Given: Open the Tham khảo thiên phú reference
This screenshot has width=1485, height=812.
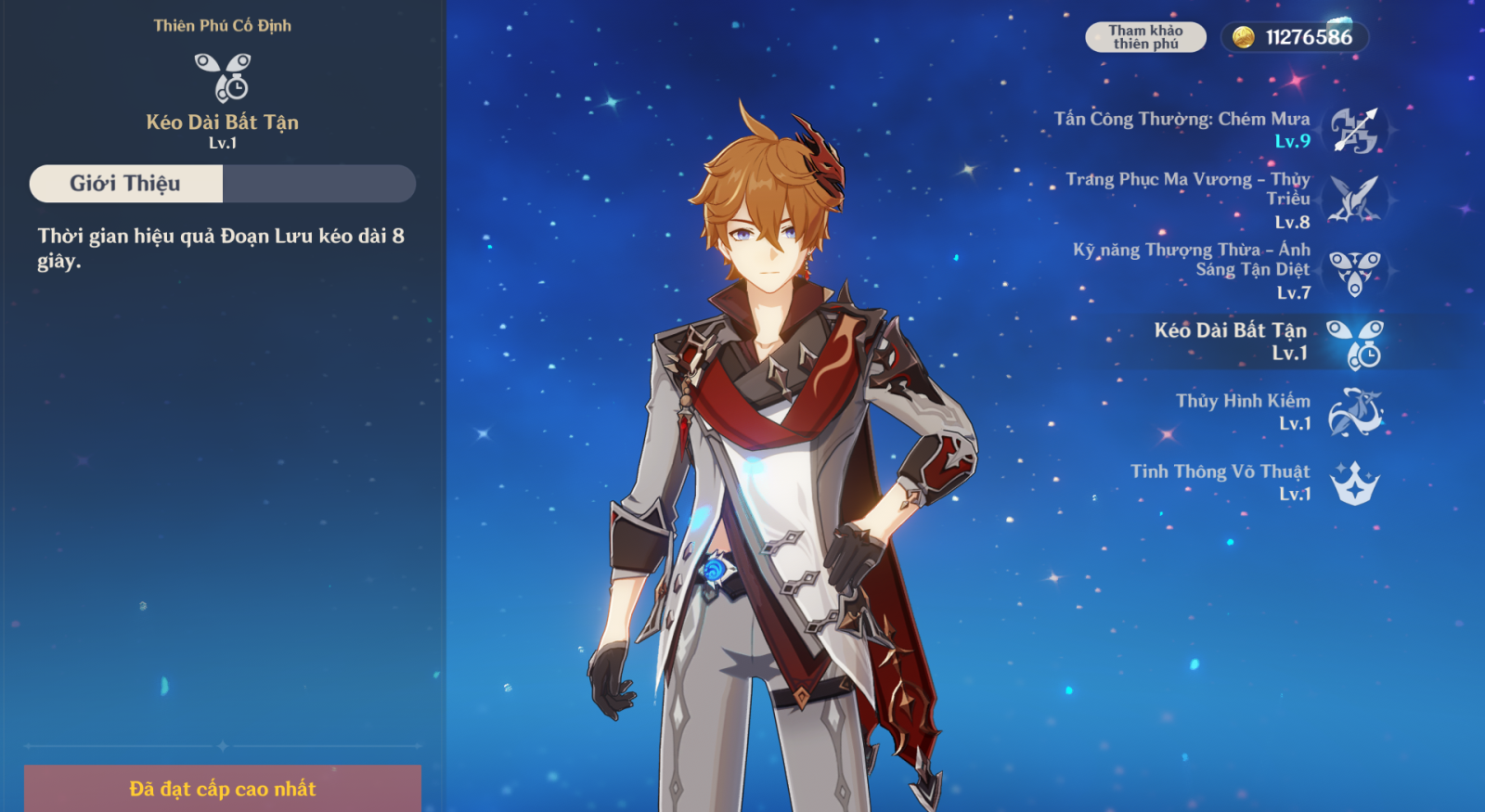Looking at the screenshot, I should point(1145,37).
